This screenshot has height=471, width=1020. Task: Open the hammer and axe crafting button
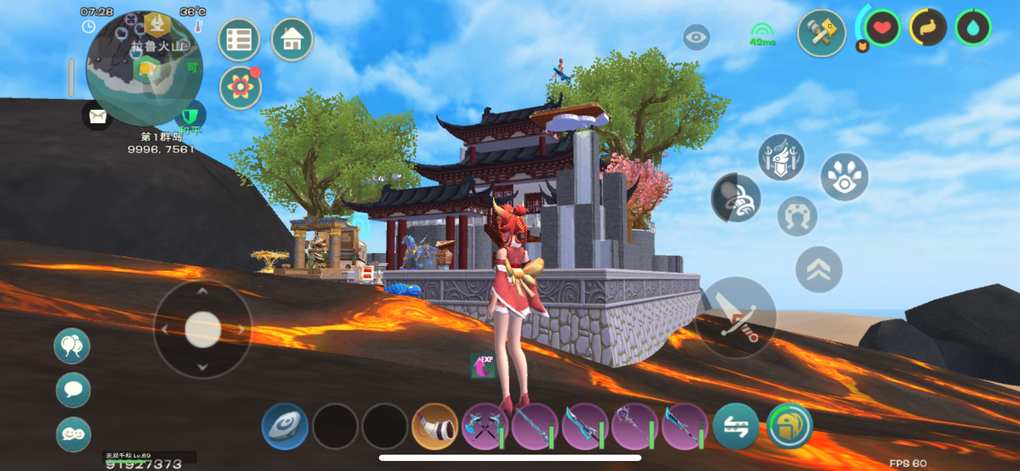(821, 33)
